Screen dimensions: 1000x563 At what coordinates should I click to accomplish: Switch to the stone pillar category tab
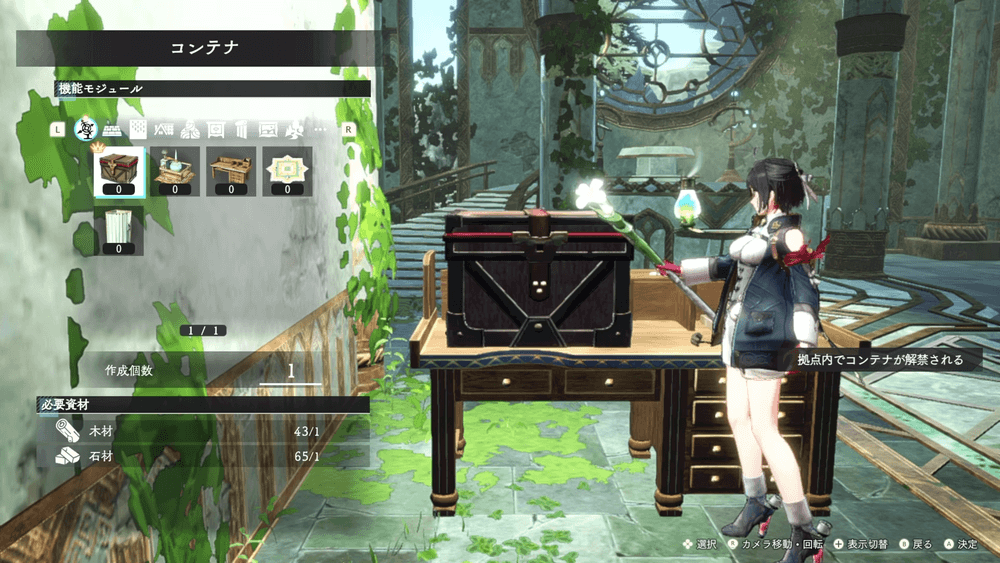coord(242,130)
